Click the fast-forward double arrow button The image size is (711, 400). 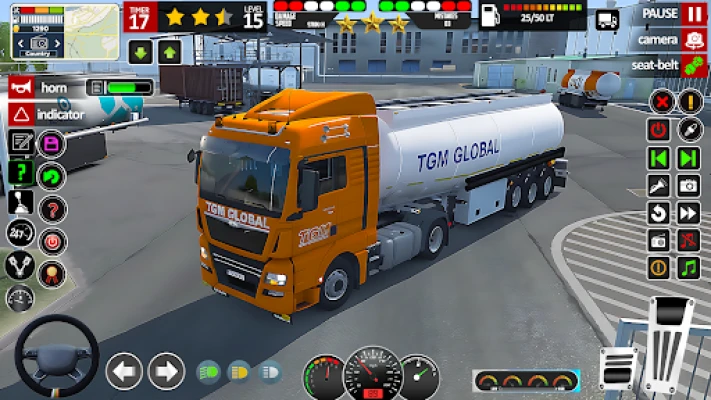tap(688, 213)
